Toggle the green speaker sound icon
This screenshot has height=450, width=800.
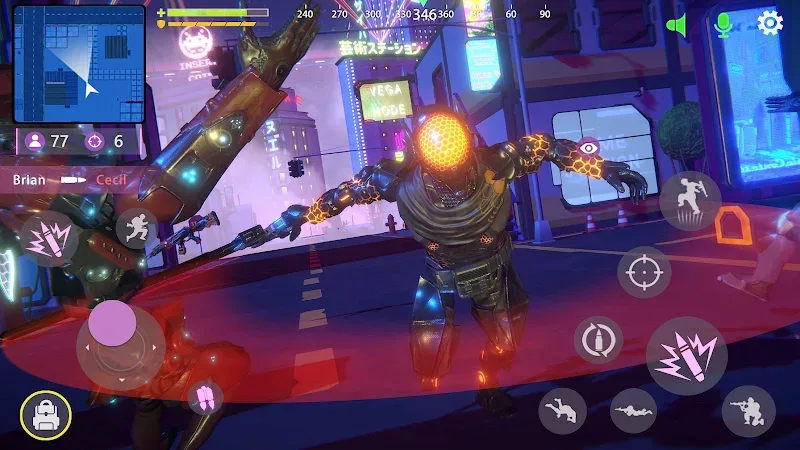(679, 25)
